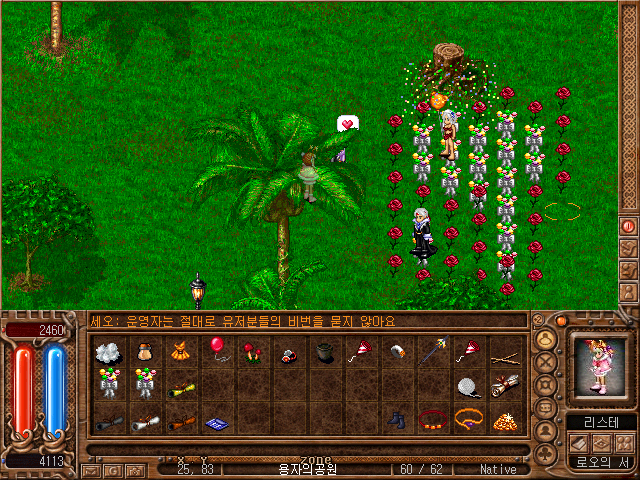Screen dimensions: 640x480
Task: Pick the ball of white yarn
Action: (x=467, y=385)
